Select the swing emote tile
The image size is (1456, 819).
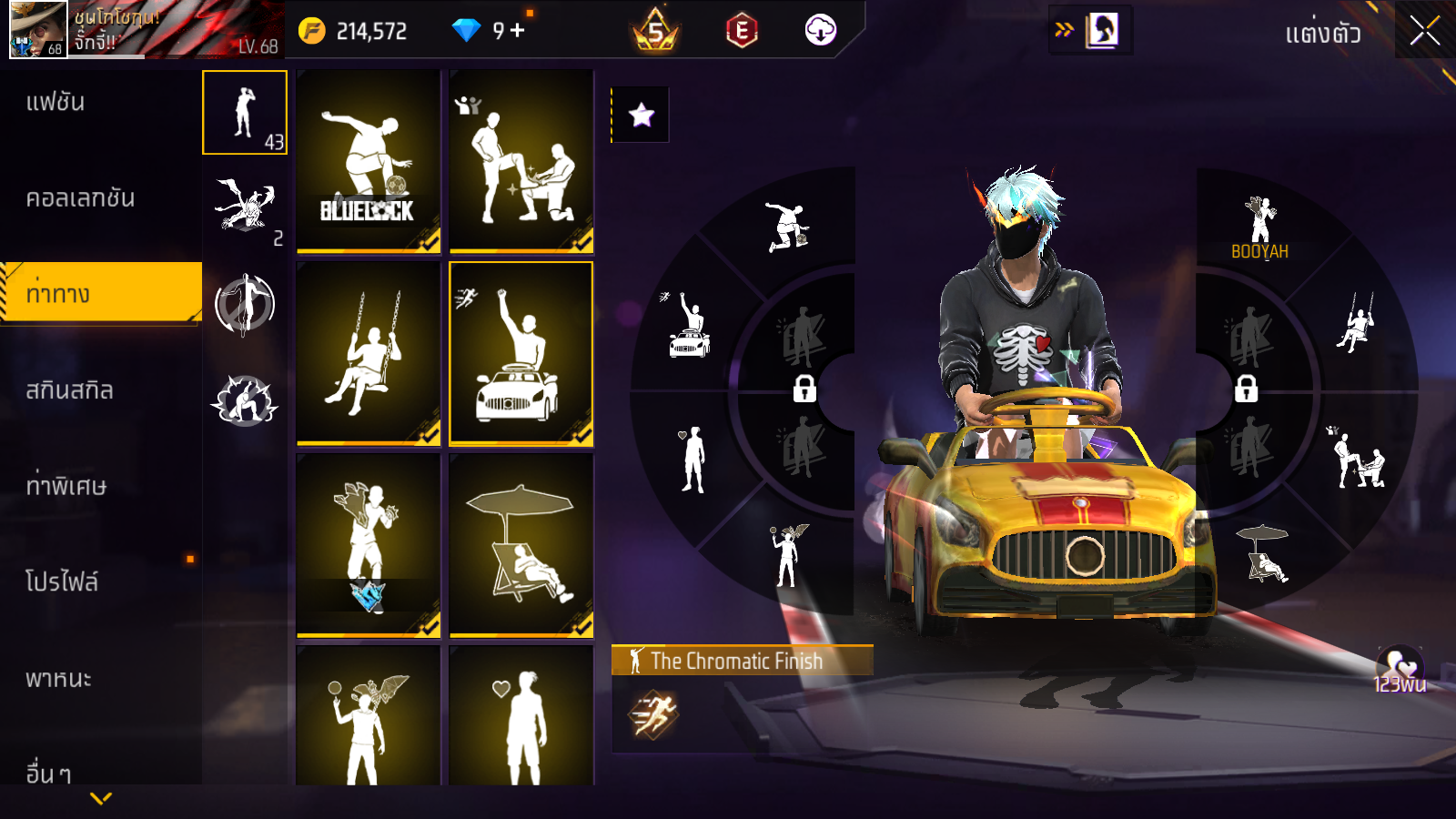click(368, 353)
